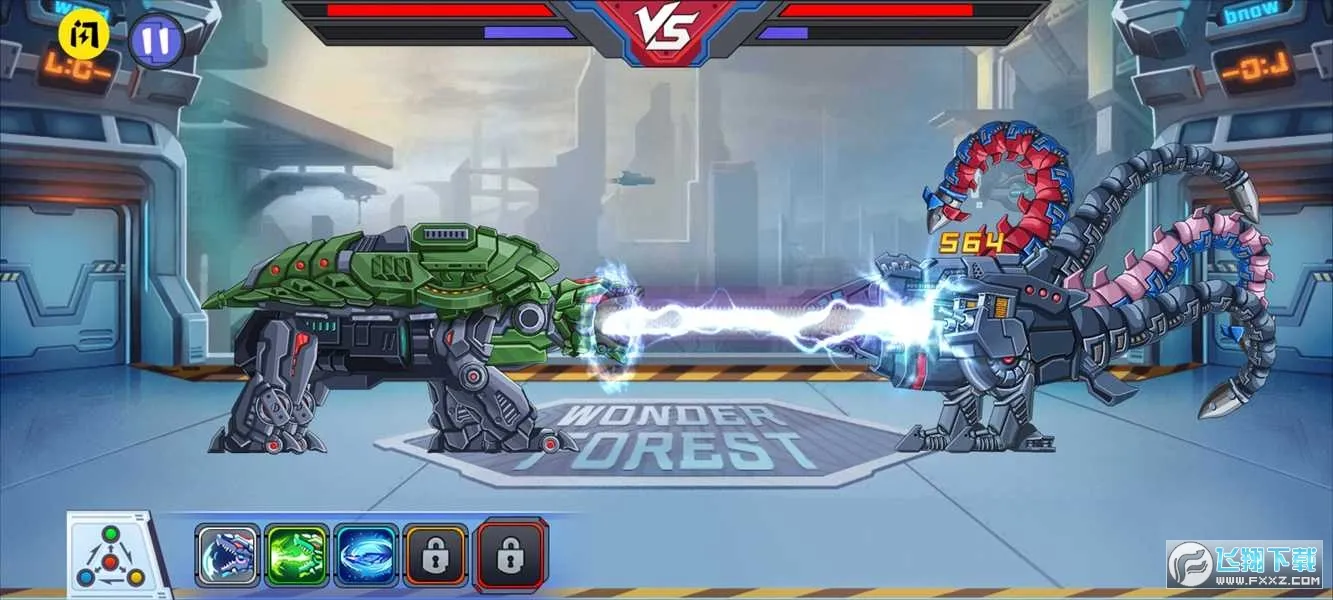This screenshot has width=1333, height=600.
Task: Activate the dinosaur bite skill
Action: [228, 555]
